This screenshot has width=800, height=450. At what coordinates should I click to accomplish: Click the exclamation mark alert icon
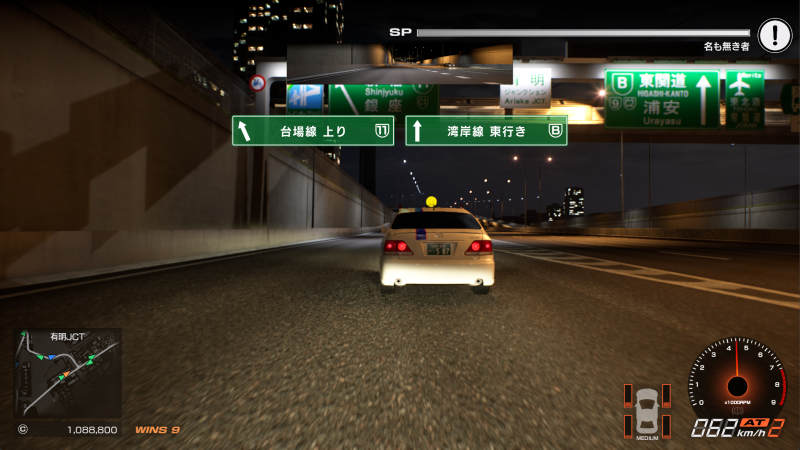(774, 36)
